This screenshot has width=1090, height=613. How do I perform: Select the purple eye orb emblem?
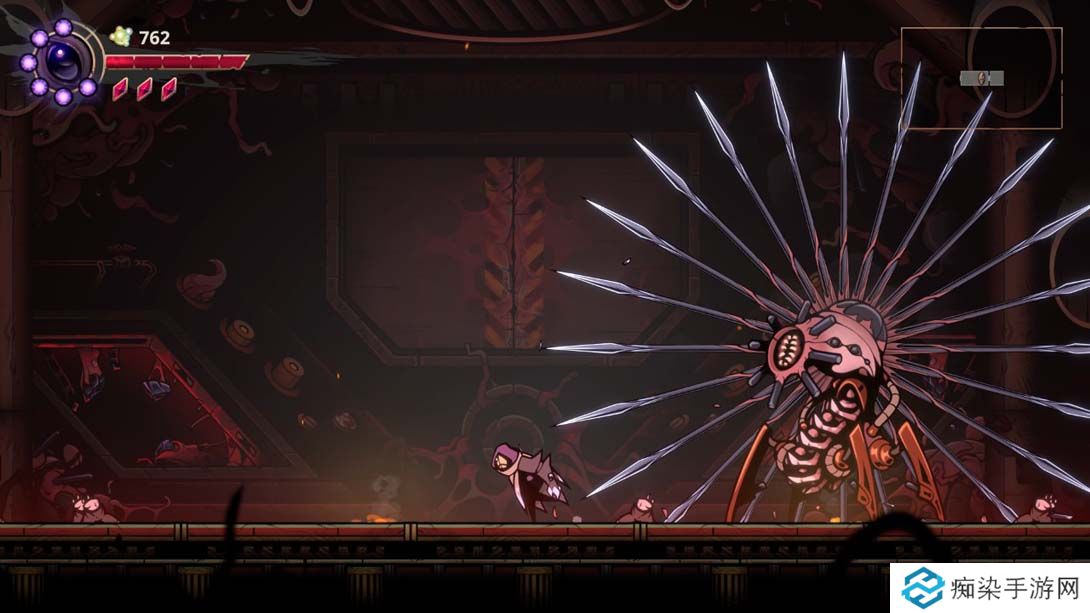click(61, 62)
